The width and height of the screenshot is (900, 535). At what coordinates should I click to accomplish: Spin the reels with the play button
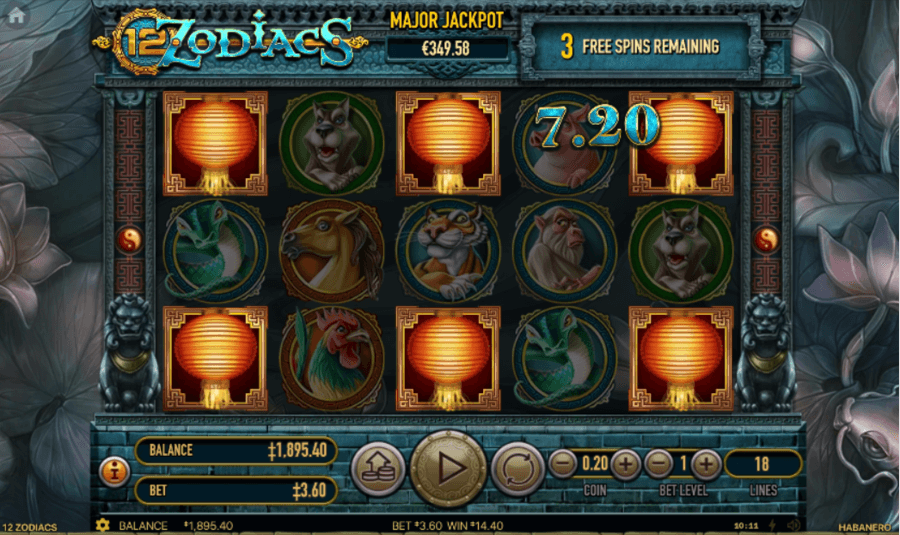point(448,467)
